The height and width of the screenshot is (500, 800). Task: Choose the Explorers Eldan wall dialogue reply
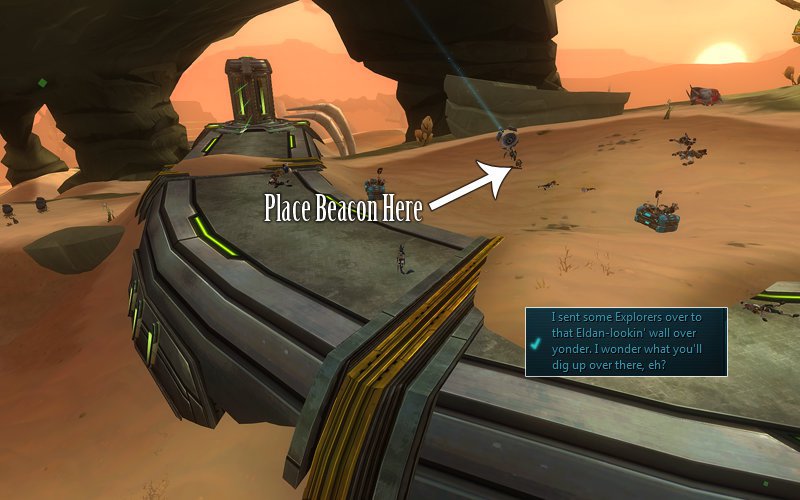[x=626, y=342]
